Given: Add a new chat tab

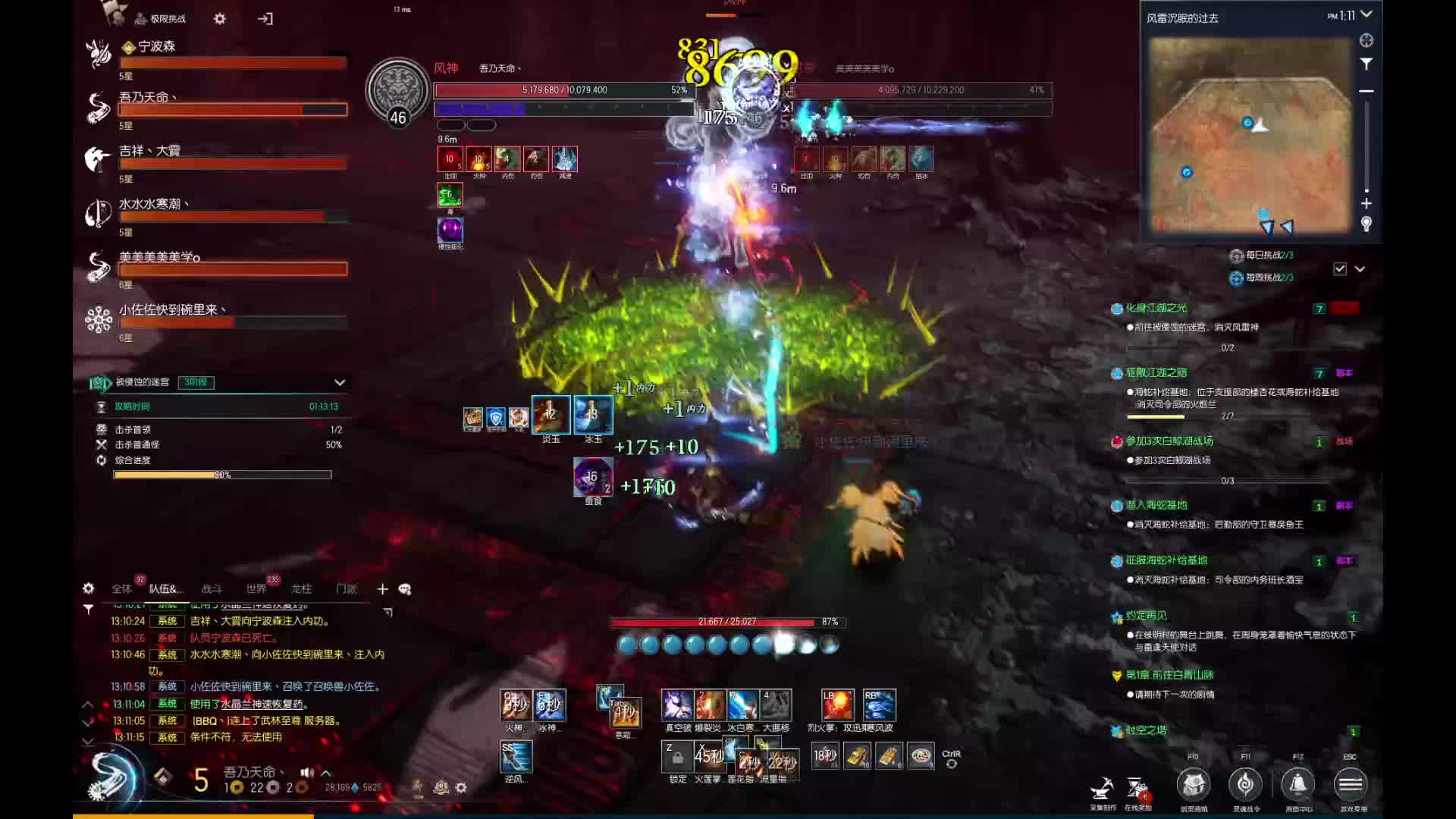Looking at the screenshot, I should [382, 589].
